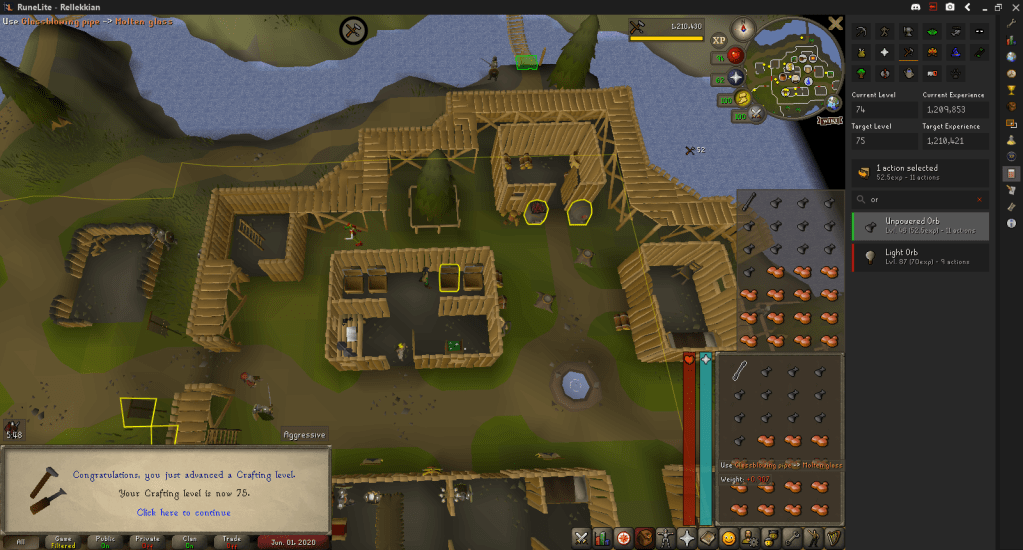Toggle the Public chat filter
This screenshot has height=550, width=1023.
tap(105, 541)
